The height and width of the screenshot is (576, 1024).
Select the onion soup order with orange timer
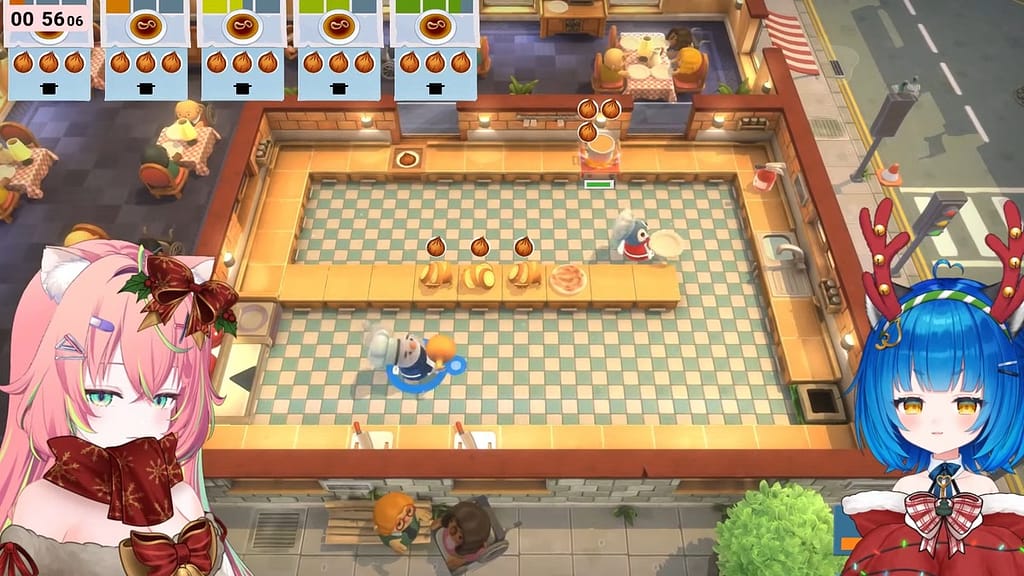tap(145, 48)
